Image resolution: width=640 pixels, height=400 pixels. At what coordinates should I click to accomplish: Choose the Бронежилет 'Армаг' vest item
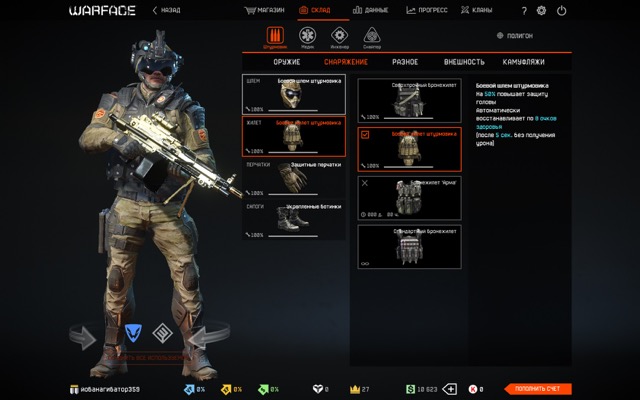409,198
